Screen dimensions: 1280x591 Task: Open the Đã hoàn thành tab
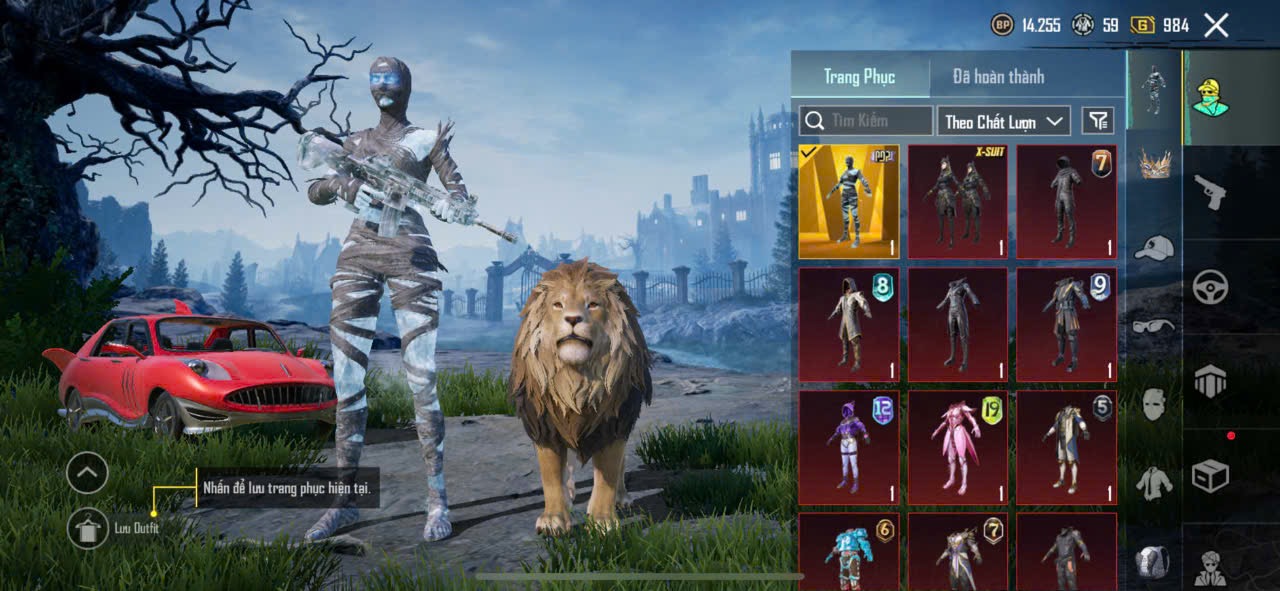(998, 76)
